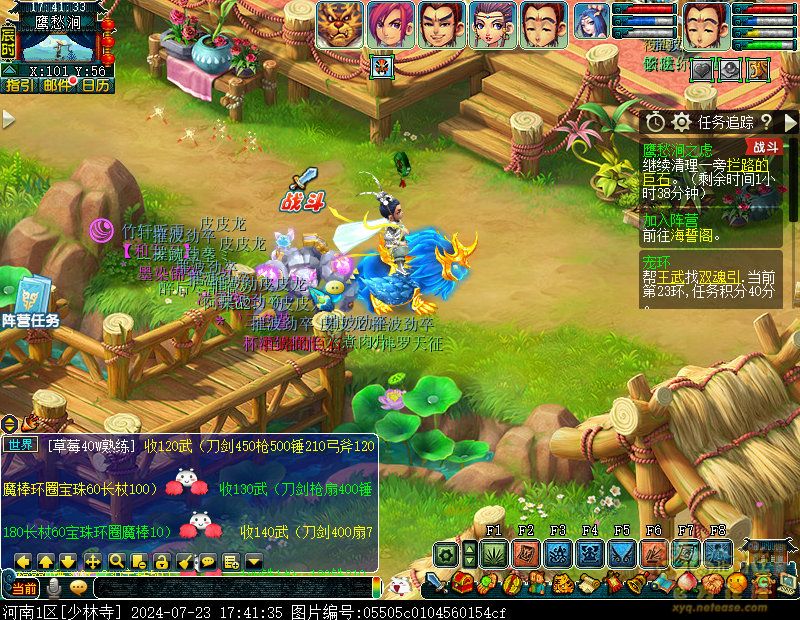This screenshot has height=620, width=800.
Task: Switch the 当前 chat channel selector
Action: [24, 587]
